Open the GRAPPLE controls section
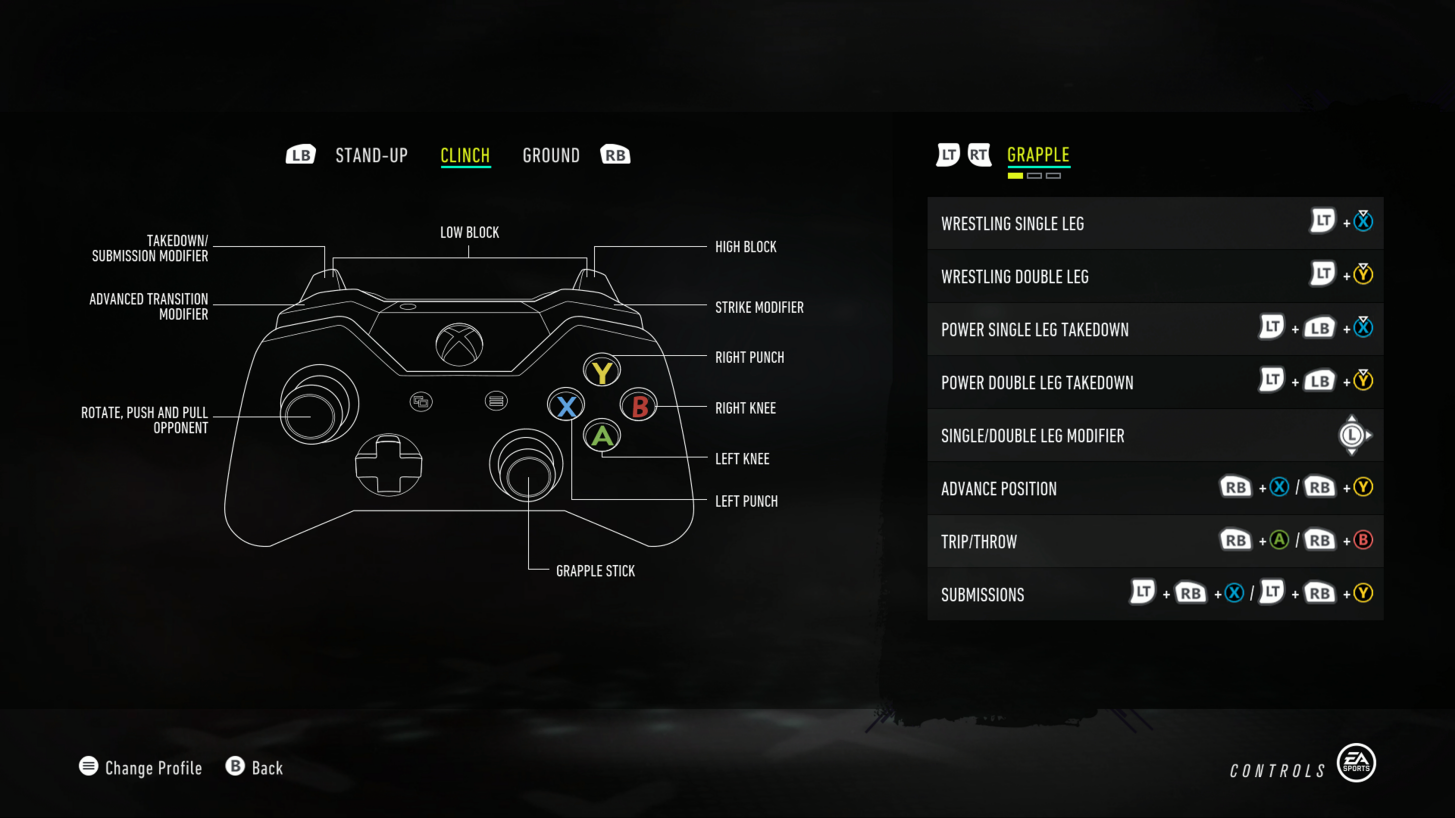 [x=1038, y=154]
